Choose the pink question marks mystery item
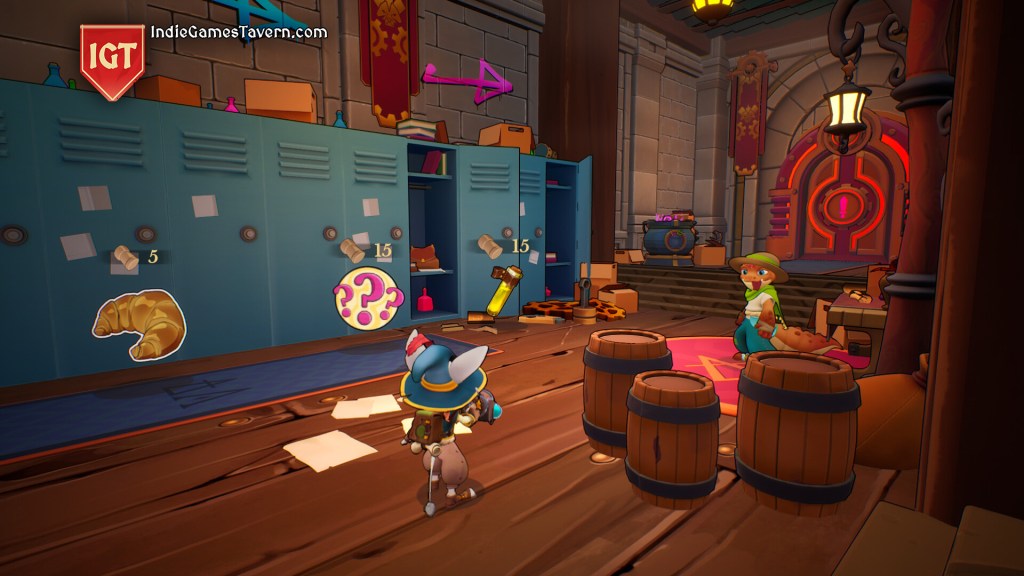1024x576 pixels. point(367,296)
